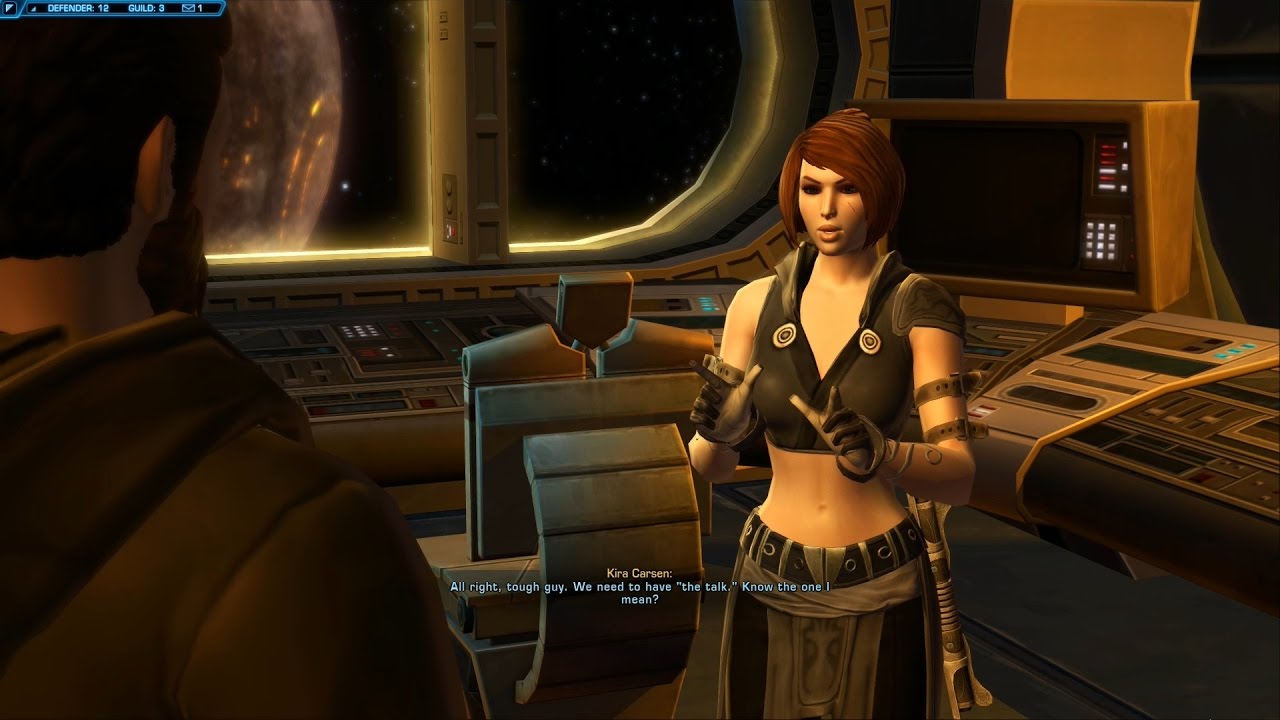Click the arrow icon in the top-left corner
1280x720 pixels.
(x=10, y=8)
